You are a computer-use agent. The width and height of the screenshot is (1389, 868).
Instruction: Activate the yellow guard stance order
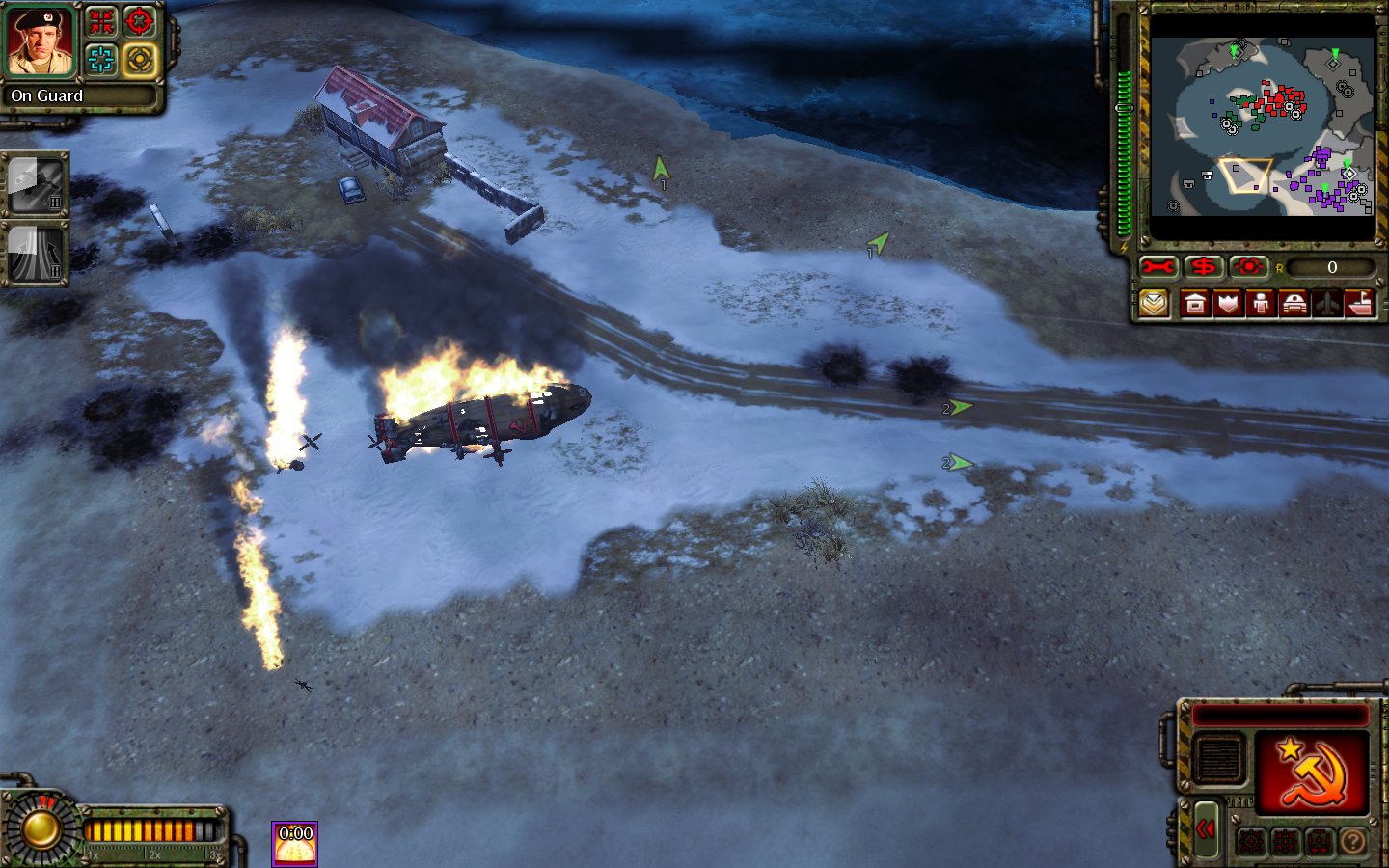coord(140,60)
